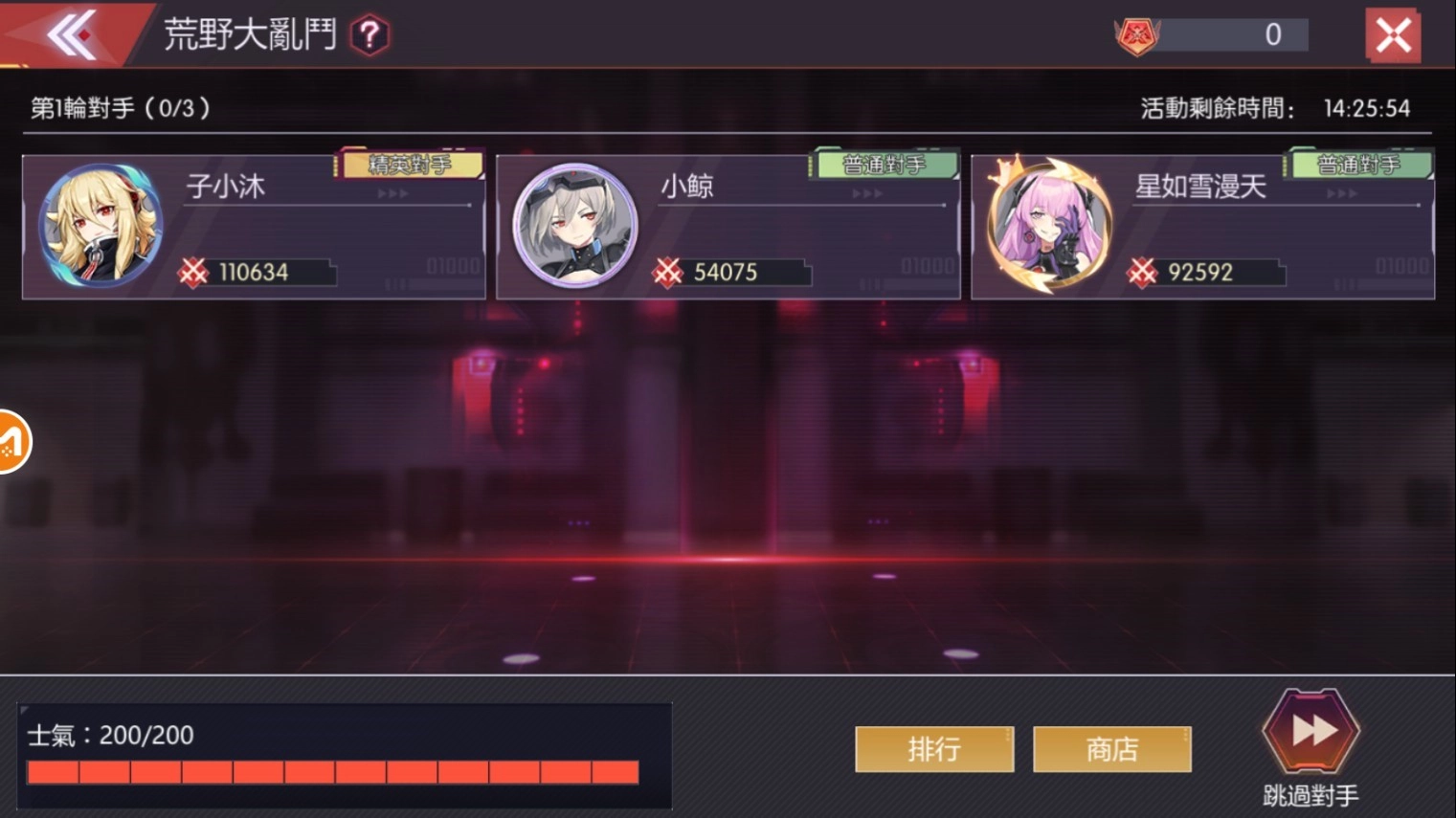Expand 子小沐's card via its arrow marks
Image resolution: width=1456 pixels, height=818 pixels.
tap(393, 190)
